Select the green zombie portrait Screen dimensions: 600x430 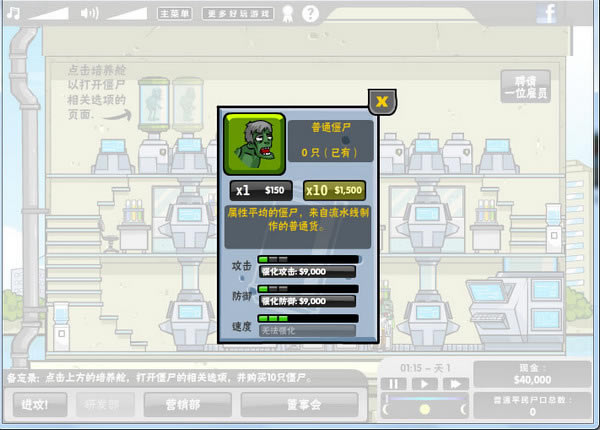click(x=254, y=141)
